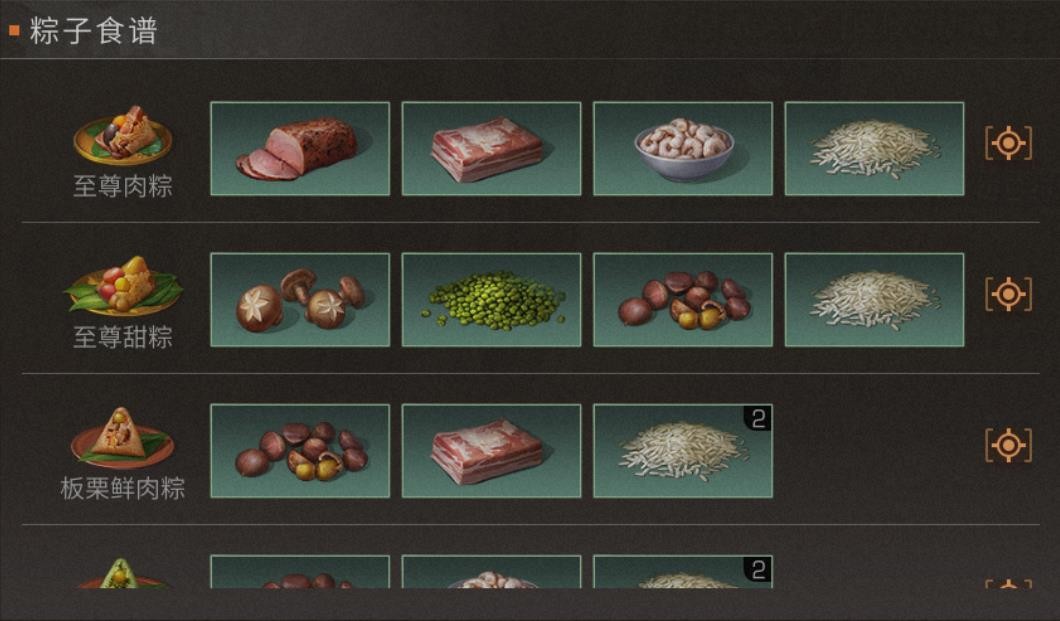The image size is (1060, 621).
Task: Click the chestnuts slot in 至尊甜粽 row
Action: click(683, 300)
